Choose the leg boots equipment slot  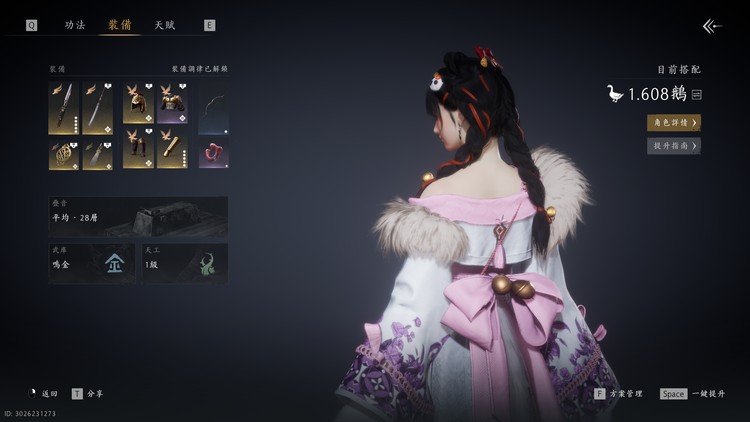click(138, 150)
